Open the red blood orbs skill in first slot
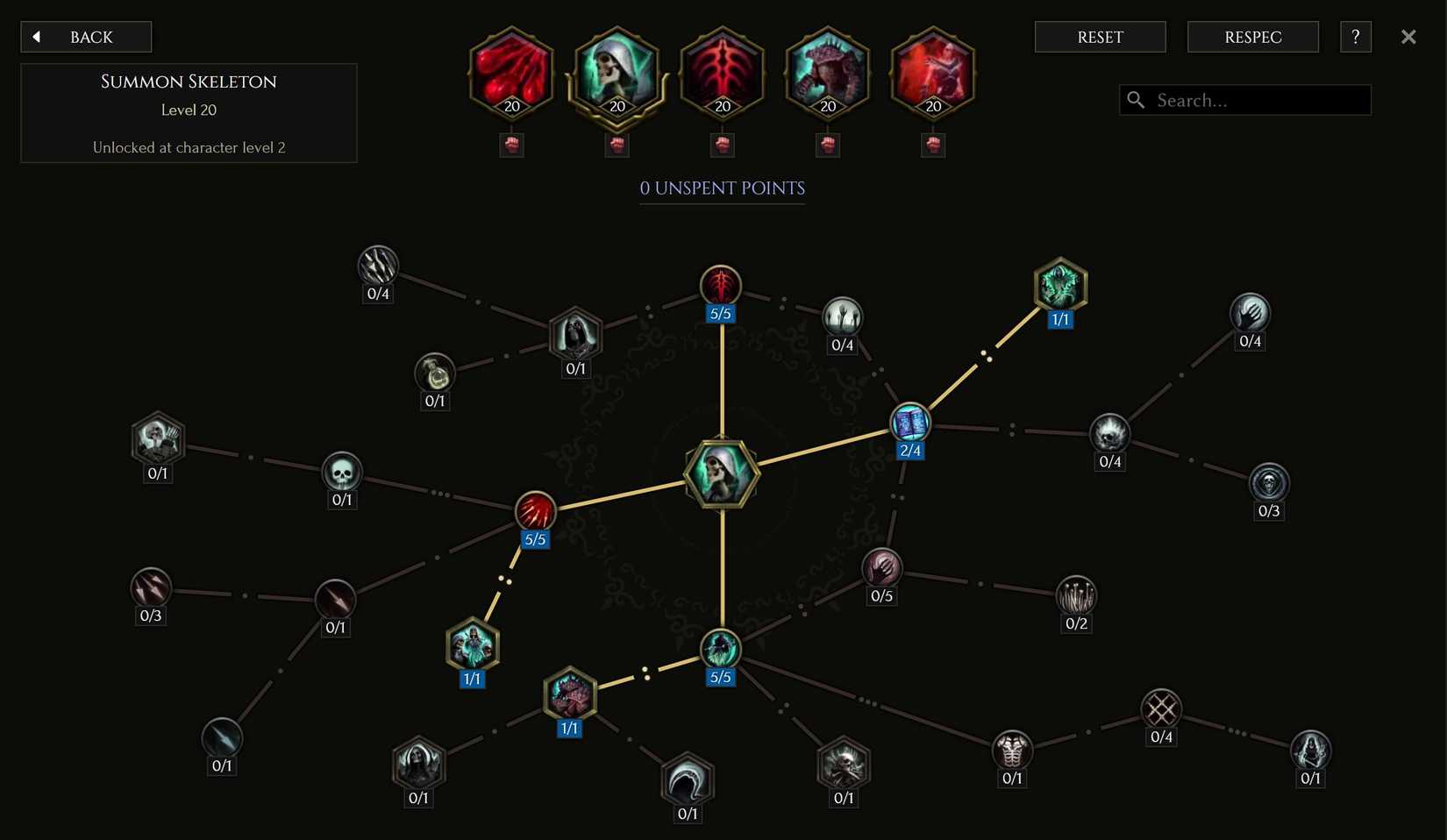This screenshot has height=840, width=1447. coord(511,75)
